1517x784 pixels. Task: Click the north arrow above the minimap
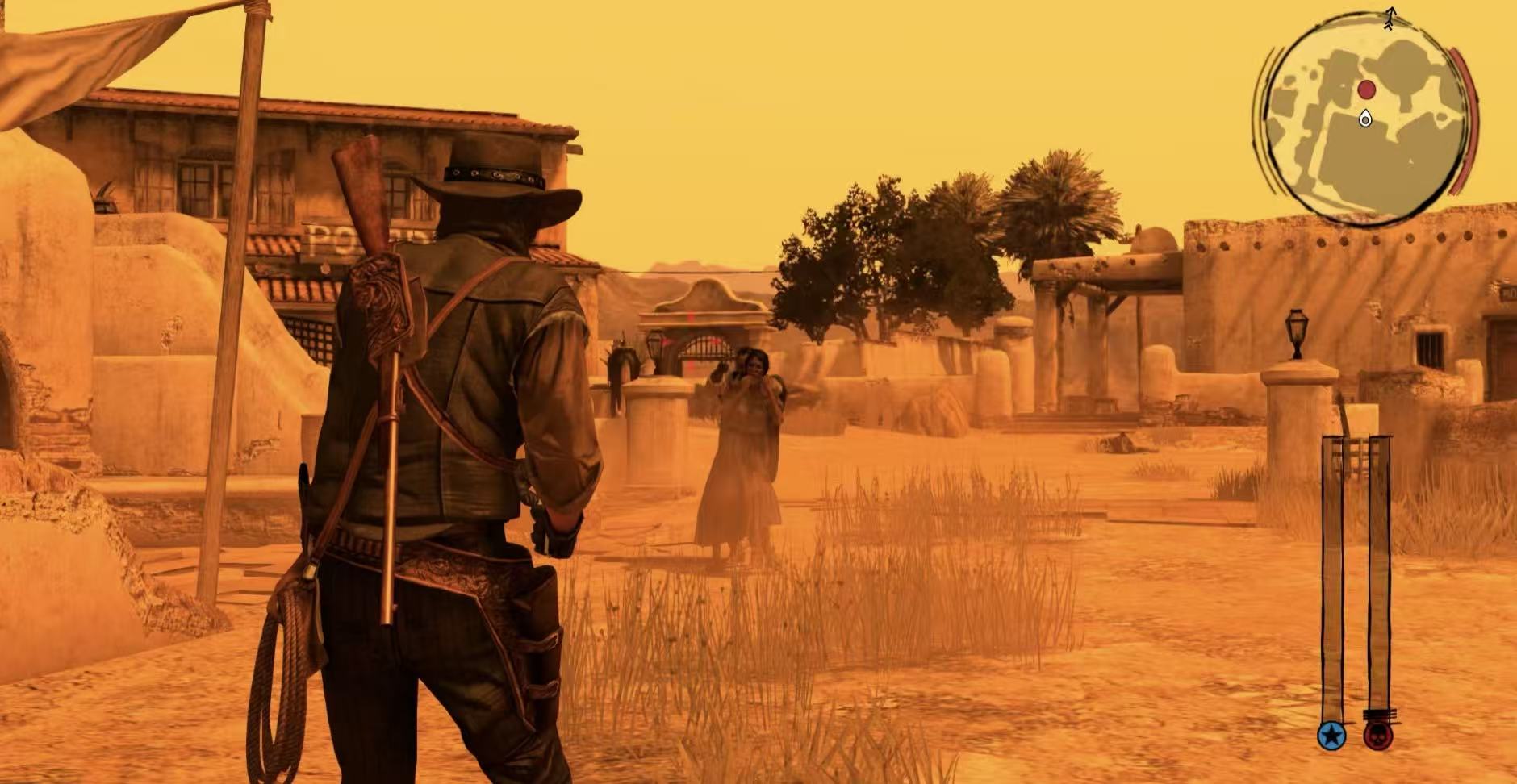pyautogui.click(x=1390, y=18)
